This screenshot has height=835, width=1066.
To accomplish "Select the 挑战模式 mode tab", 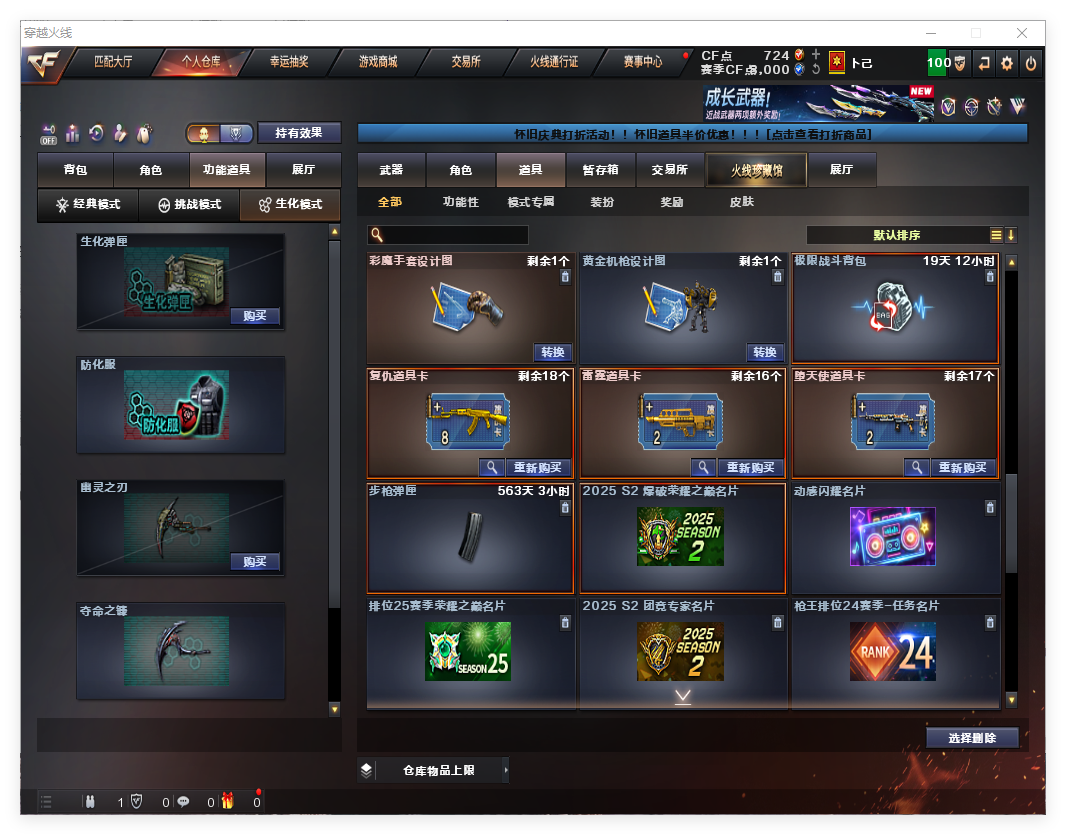I will click(x=189, y=204).
